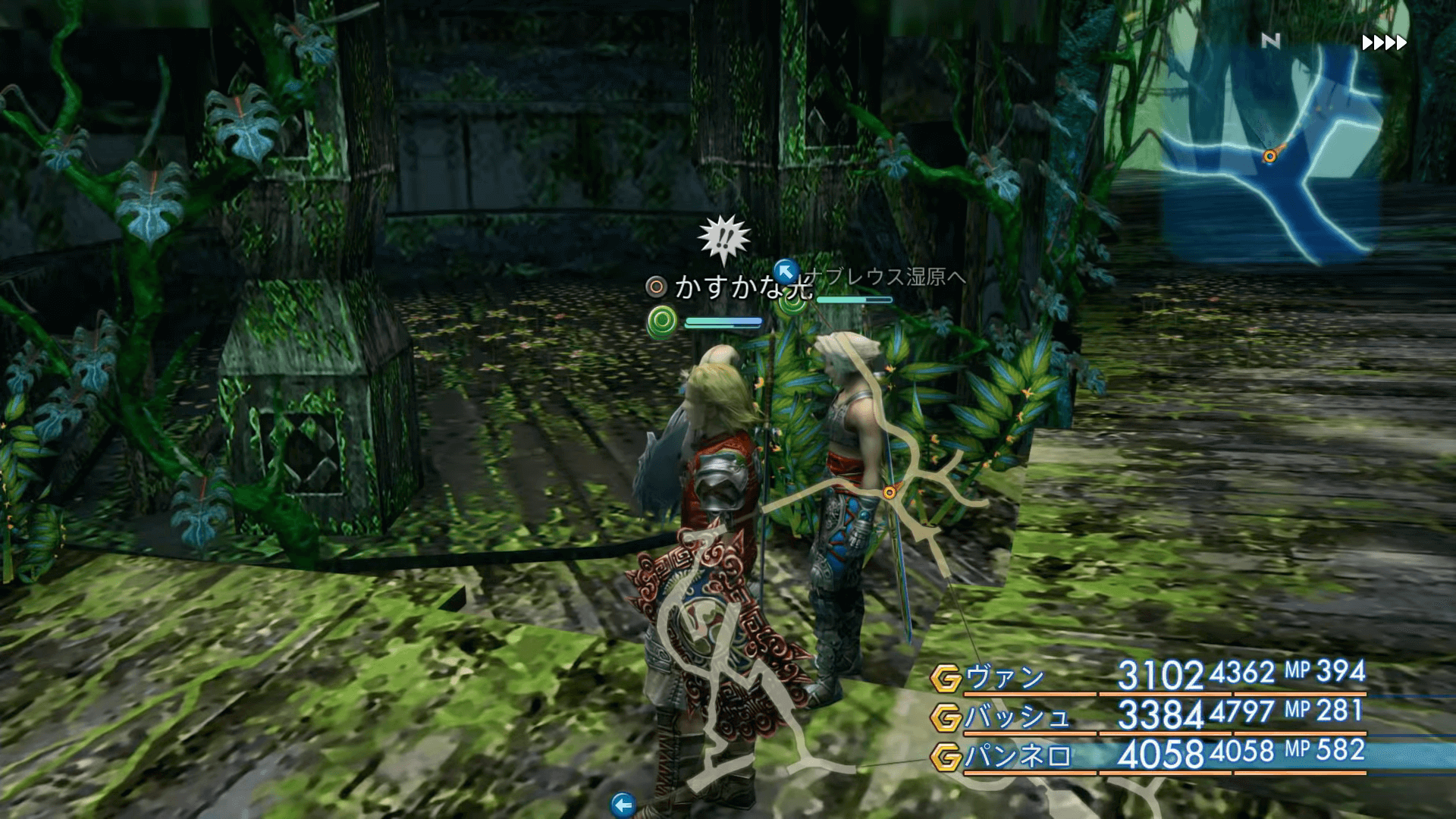Toggle the fast-forward speed arrows
The width and height of the screenshot is (1456, 819).
pos(1384,43)
